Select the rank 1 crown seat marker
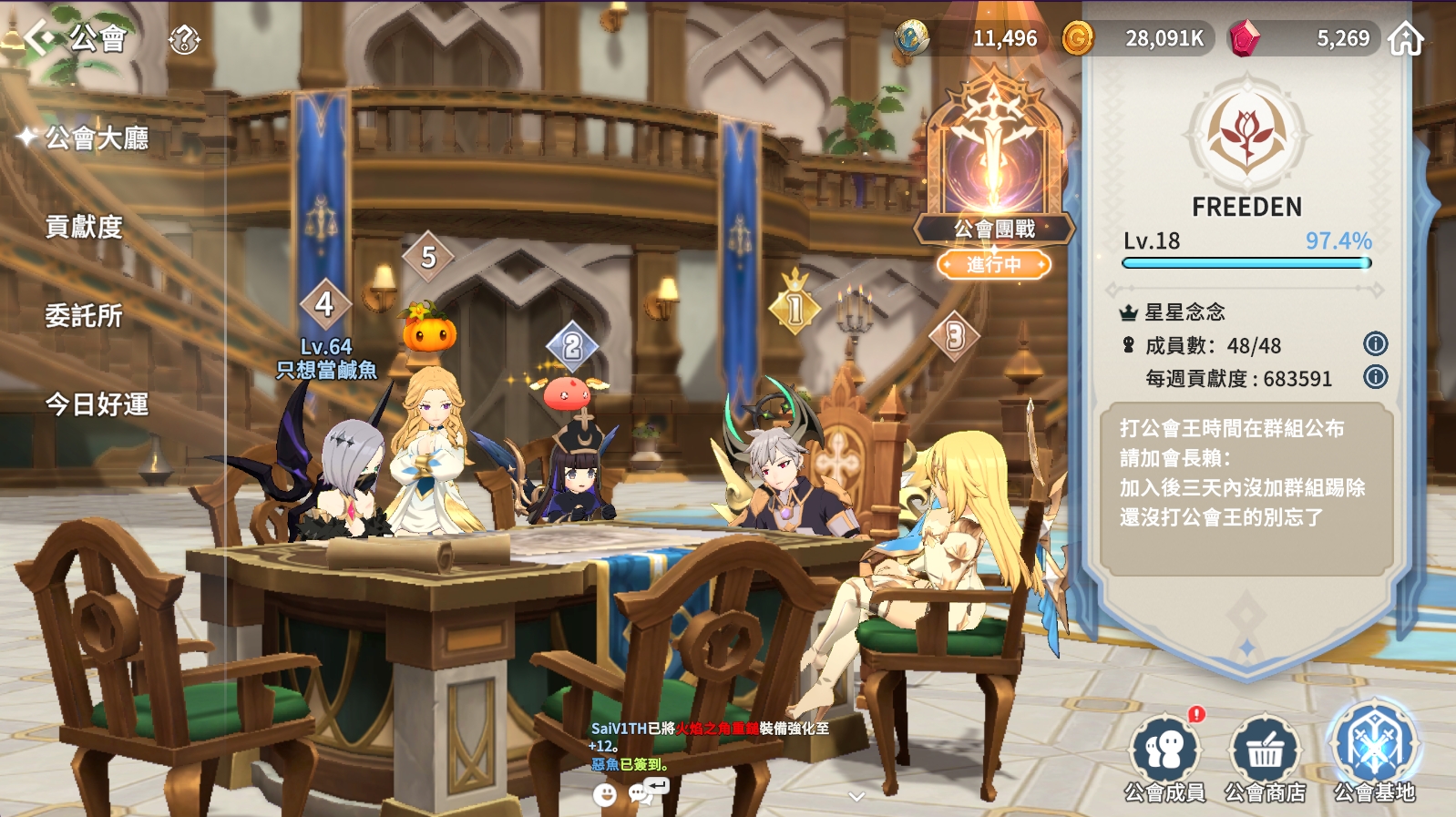The image size is (1456, 817). point(795,306)
